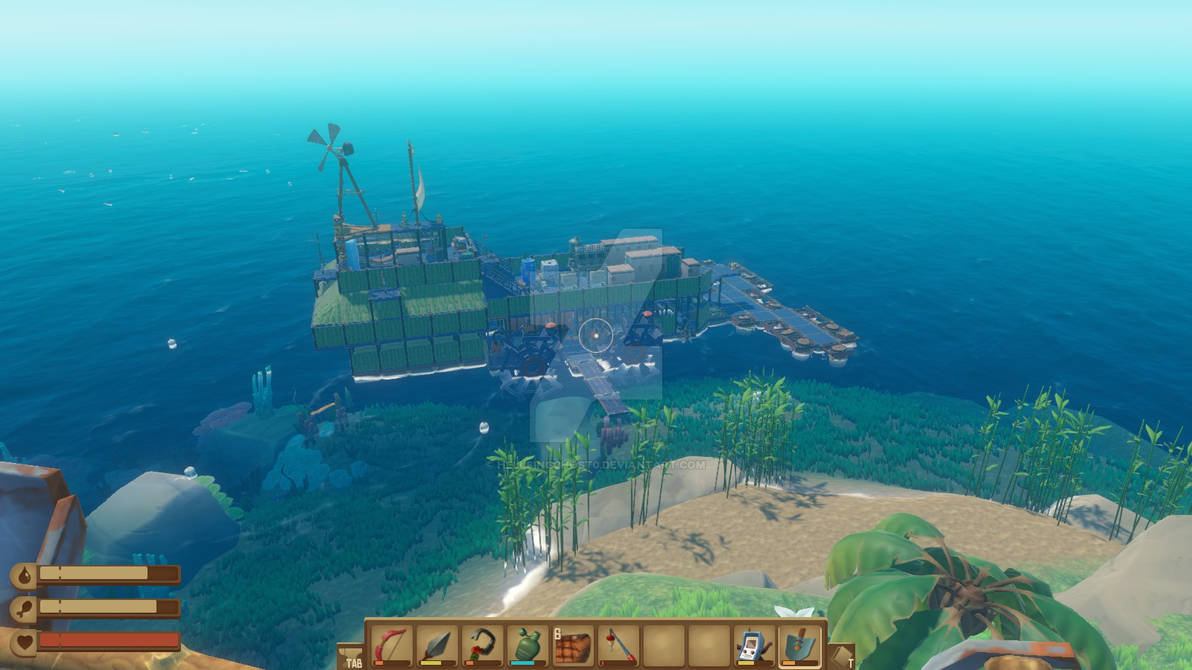Equip the stone-tipped spear slot
This screenshot has height=670, width=1192.
point(435,645)
